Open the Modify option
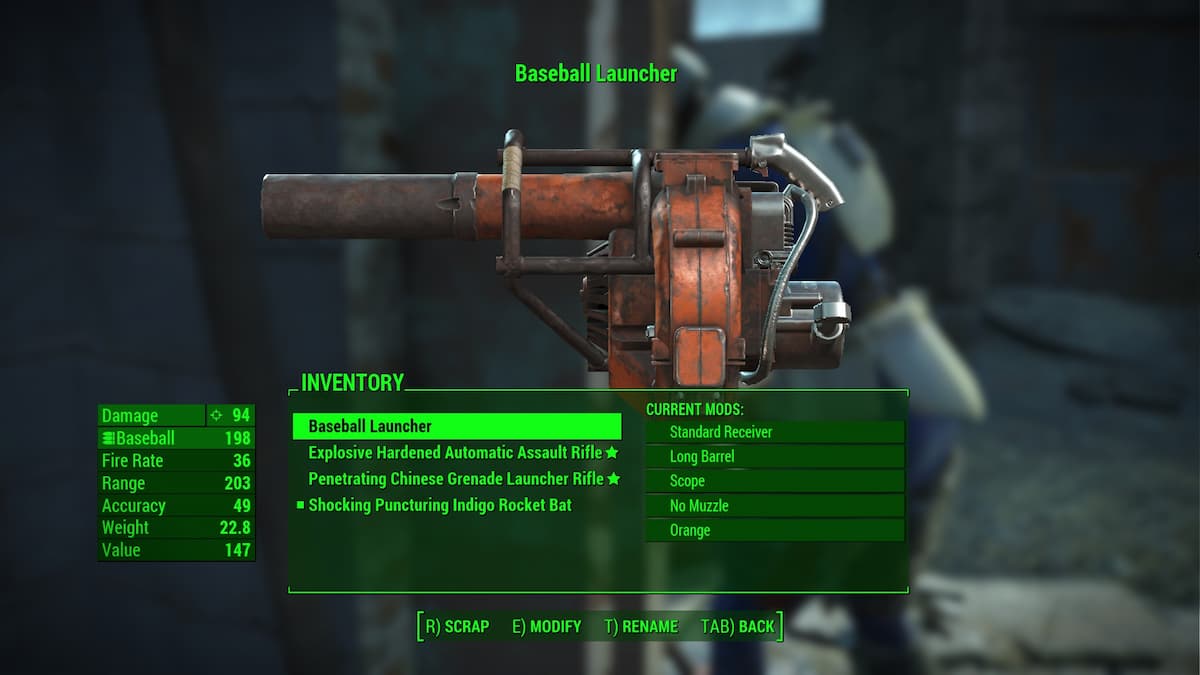The width and height of the screenshot is (1200, 675). (546, 627)
